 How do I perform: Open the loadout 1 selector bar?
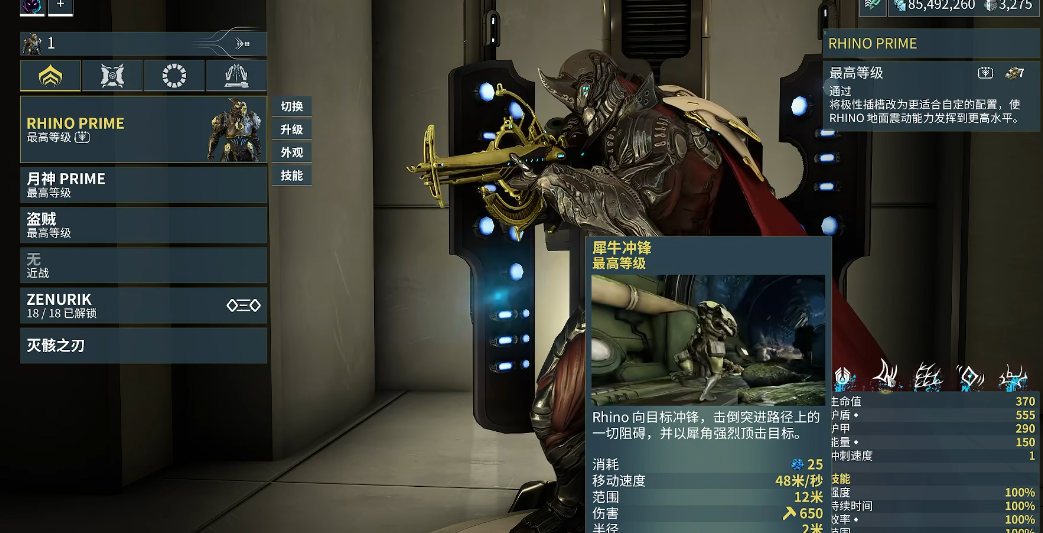143,44
